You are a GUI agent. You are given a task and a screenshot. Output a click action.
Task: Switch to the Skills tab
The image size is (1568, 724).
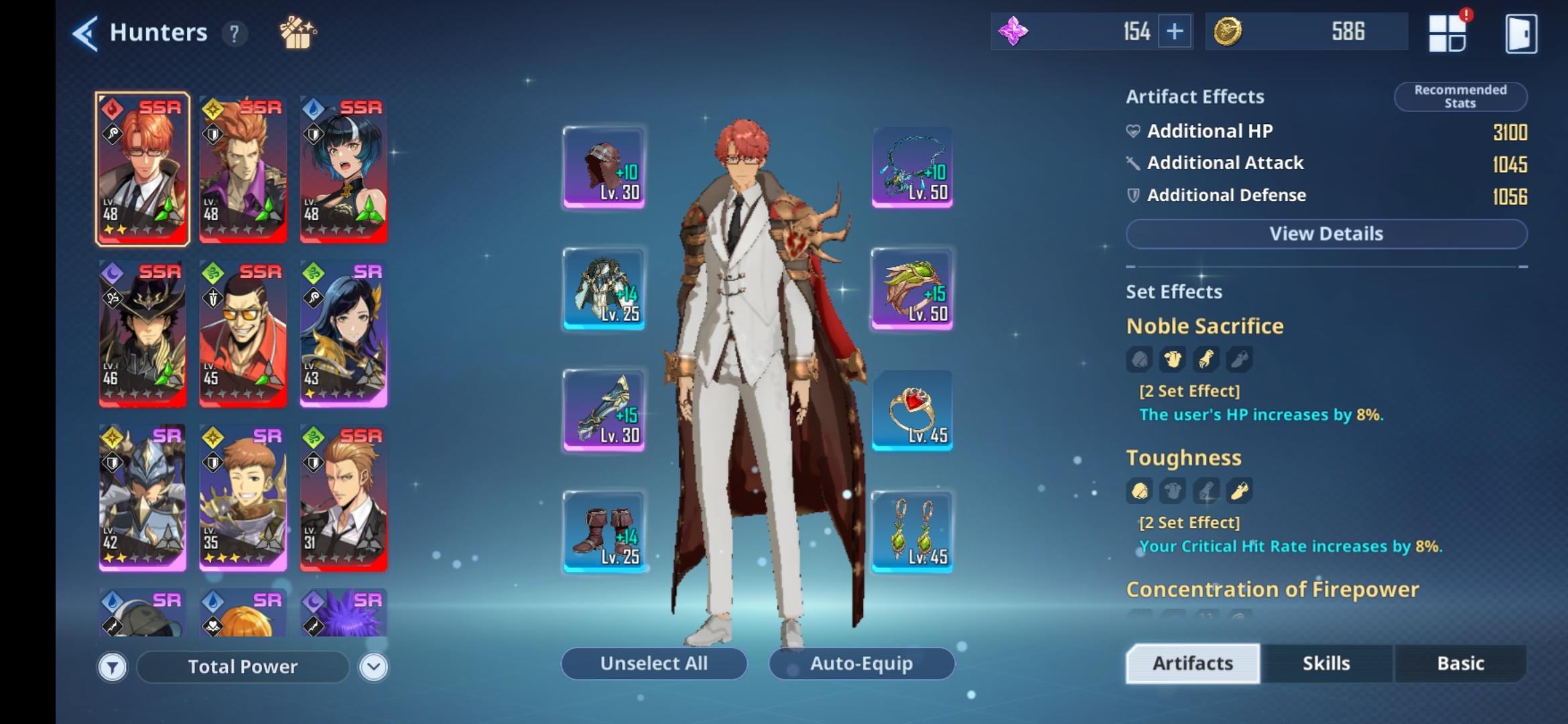(x=1326, y=663)
